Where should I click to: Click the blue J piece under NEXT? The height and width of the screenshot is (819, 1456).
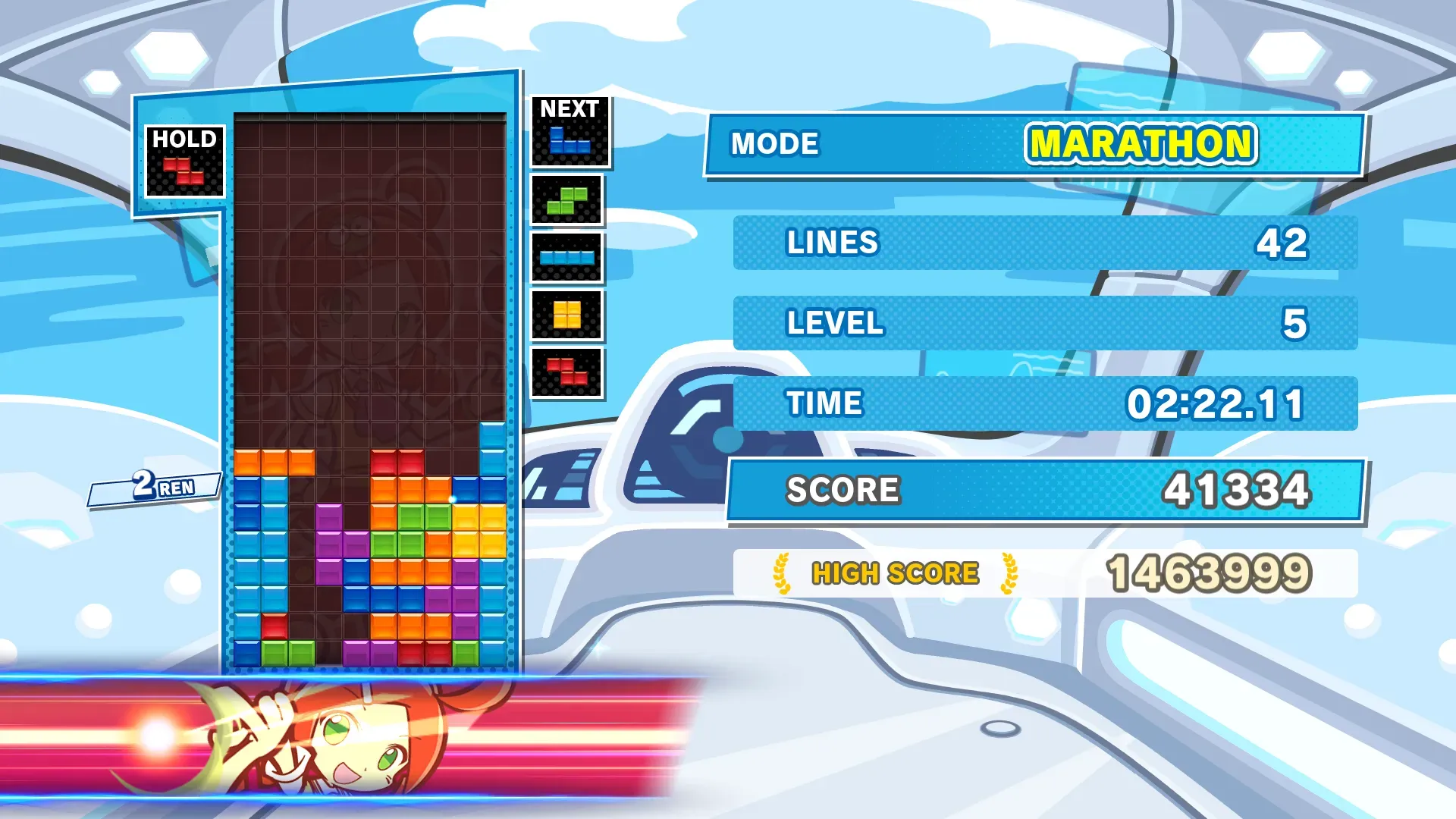coord(570,141)
